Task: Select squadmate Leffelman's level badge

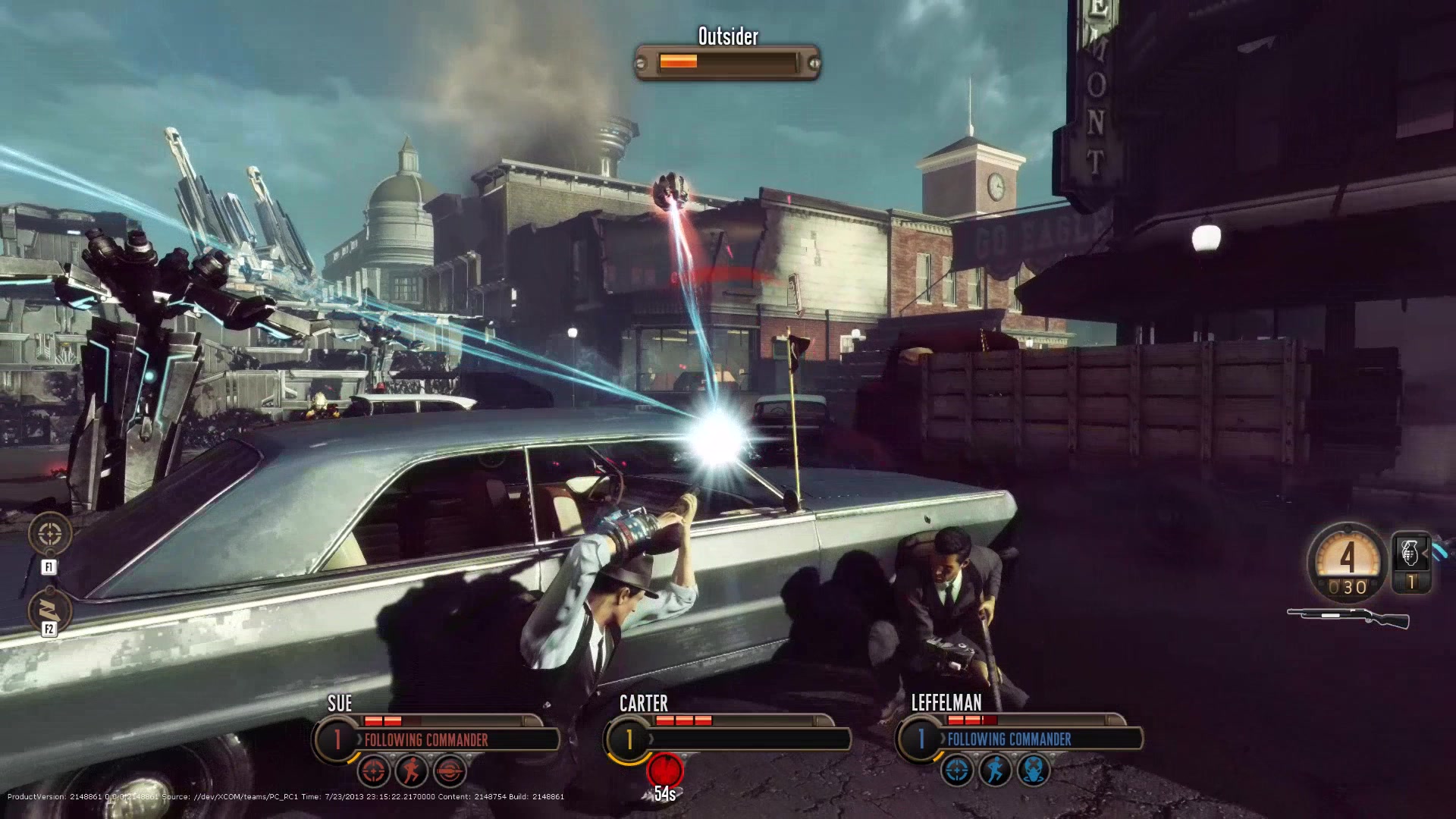Action: pyautogui.click(x=921, y=739)
